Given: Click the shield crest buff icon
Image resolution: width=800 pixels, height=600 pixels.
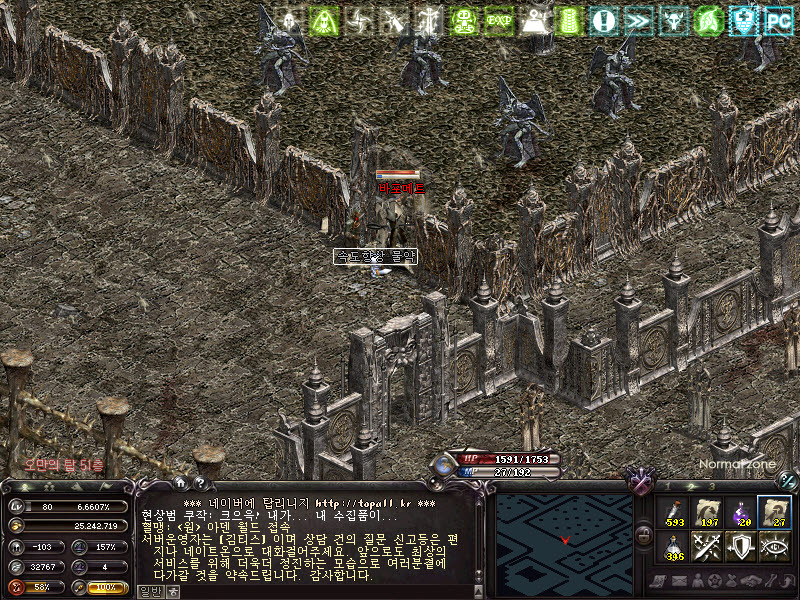Looking at the screenshot, I should pos(744,19).
